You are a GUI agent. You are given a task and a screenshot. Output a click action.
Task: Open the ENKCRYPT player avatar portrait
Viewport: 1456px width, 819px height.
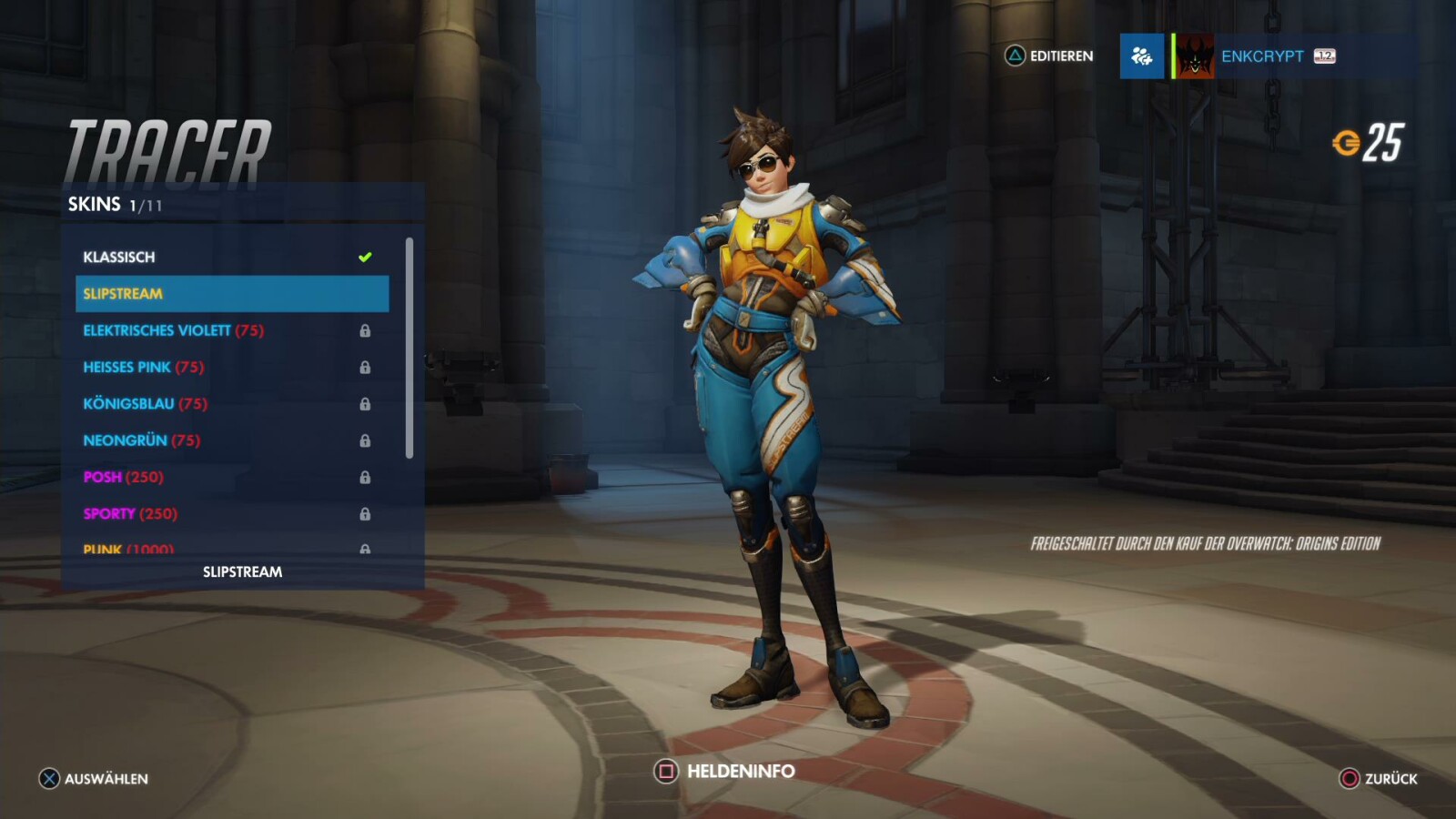tap(1194, 56)
